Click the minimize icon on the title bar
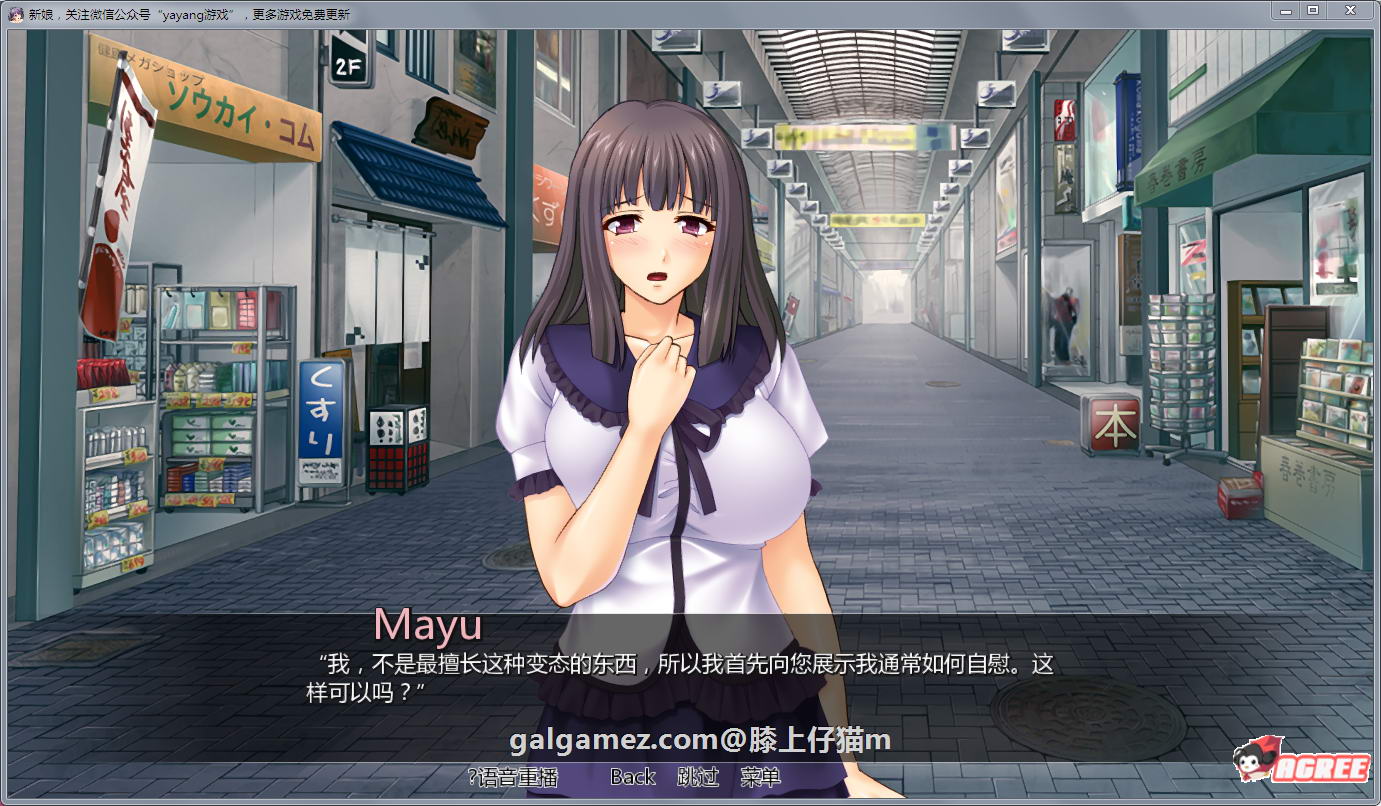 pyautogui.click(x=1284, y=11)
